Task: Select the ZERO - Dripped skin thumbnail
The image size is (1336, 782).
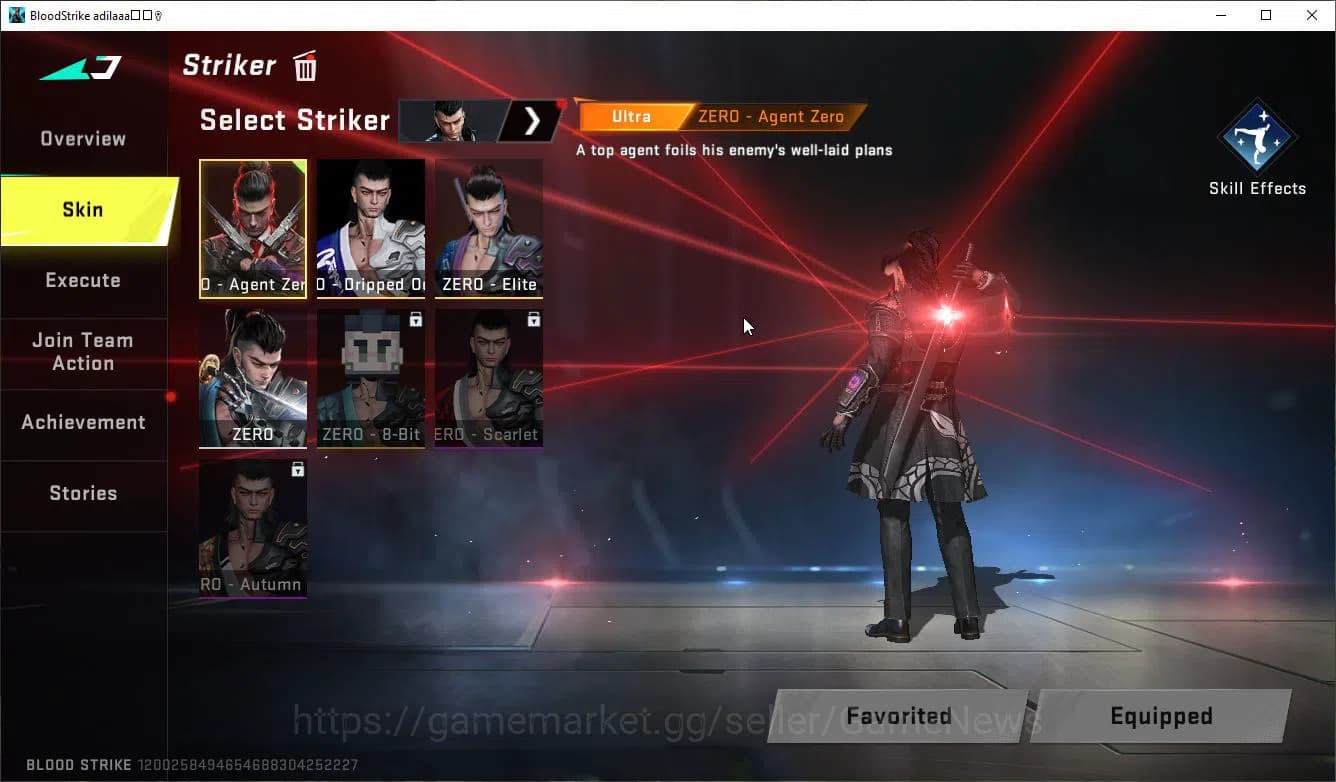Action: (x=371, y=228)
